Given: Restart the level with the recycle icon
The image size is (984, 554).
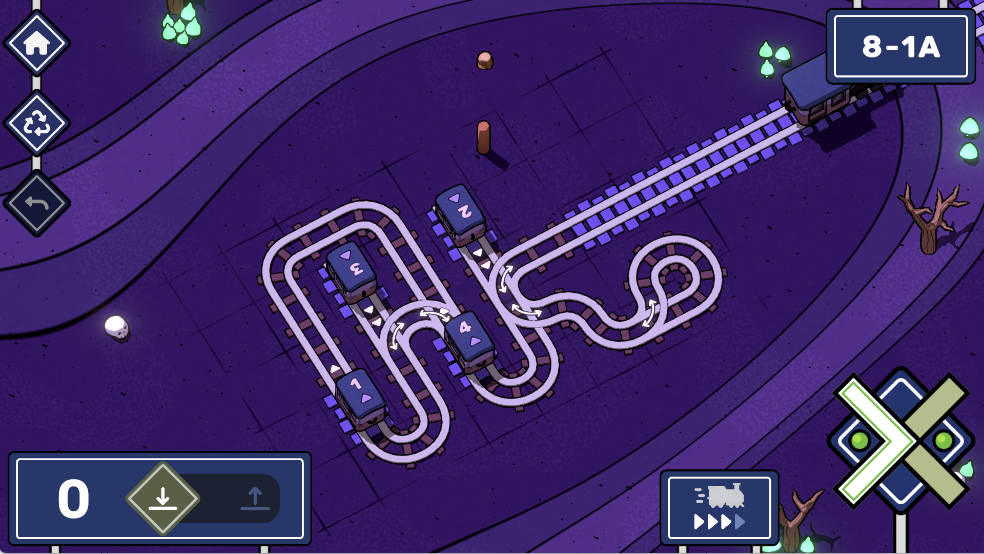Looking at the screenshot, I should pos(37,123).
